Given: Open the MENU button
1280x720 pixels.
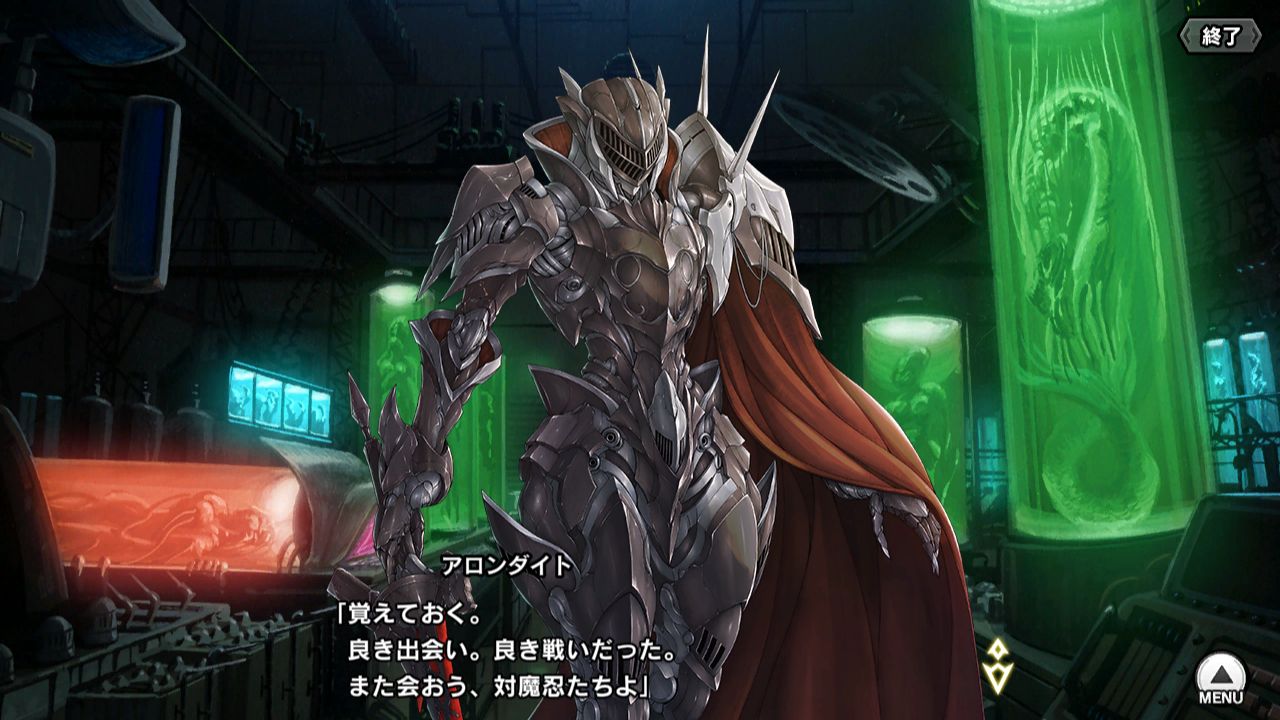Looking at the screenshot, I should 1221,679.
